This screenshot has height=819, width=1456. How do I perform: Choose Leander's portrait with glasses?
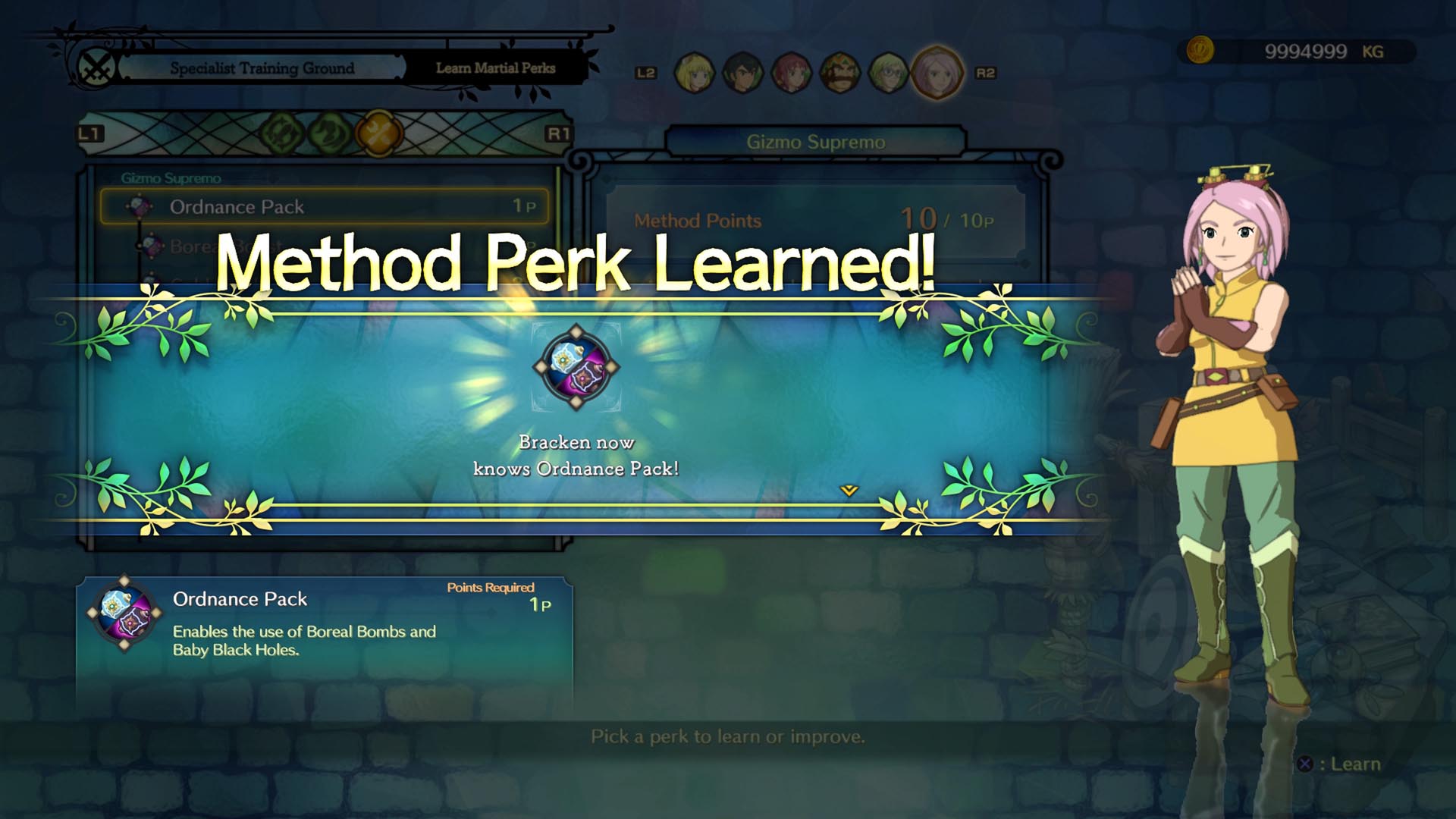pyautogui.click(x=887, y=73)
